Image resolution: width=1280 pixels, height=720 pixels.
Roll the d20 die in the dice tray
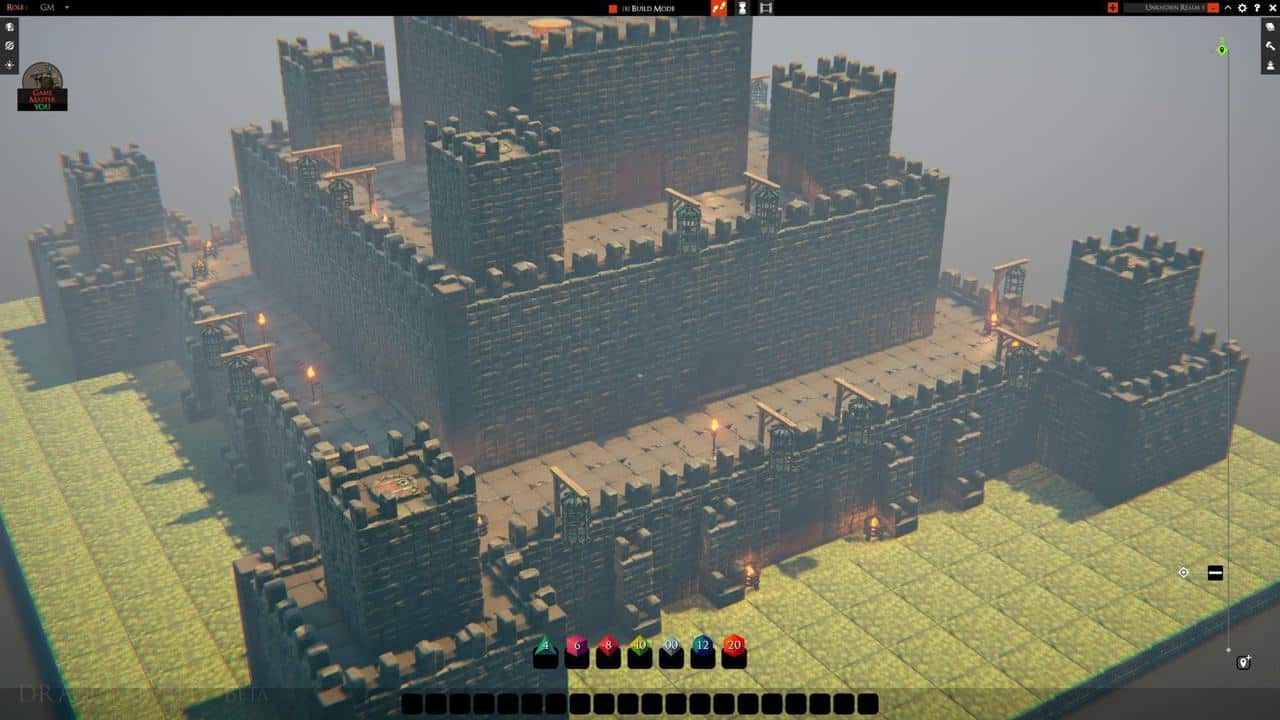(x=732, y=647)
